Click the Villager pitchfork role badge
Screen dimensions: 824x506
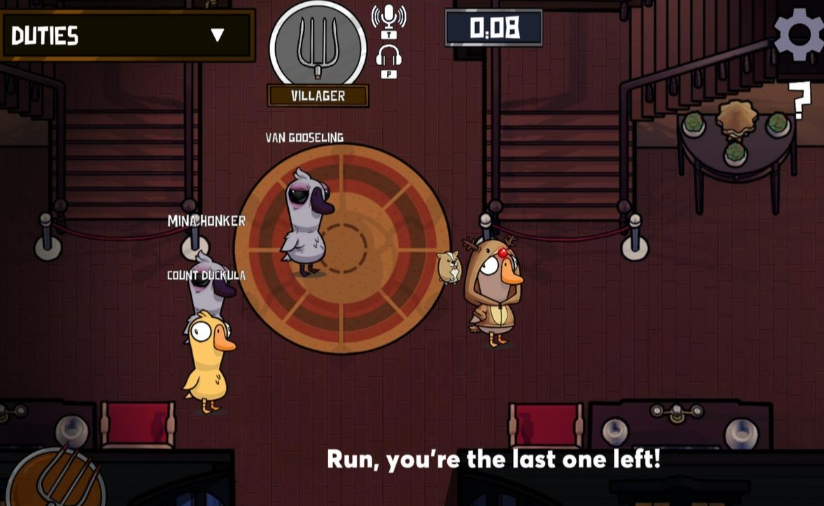[x=318, y=46]
